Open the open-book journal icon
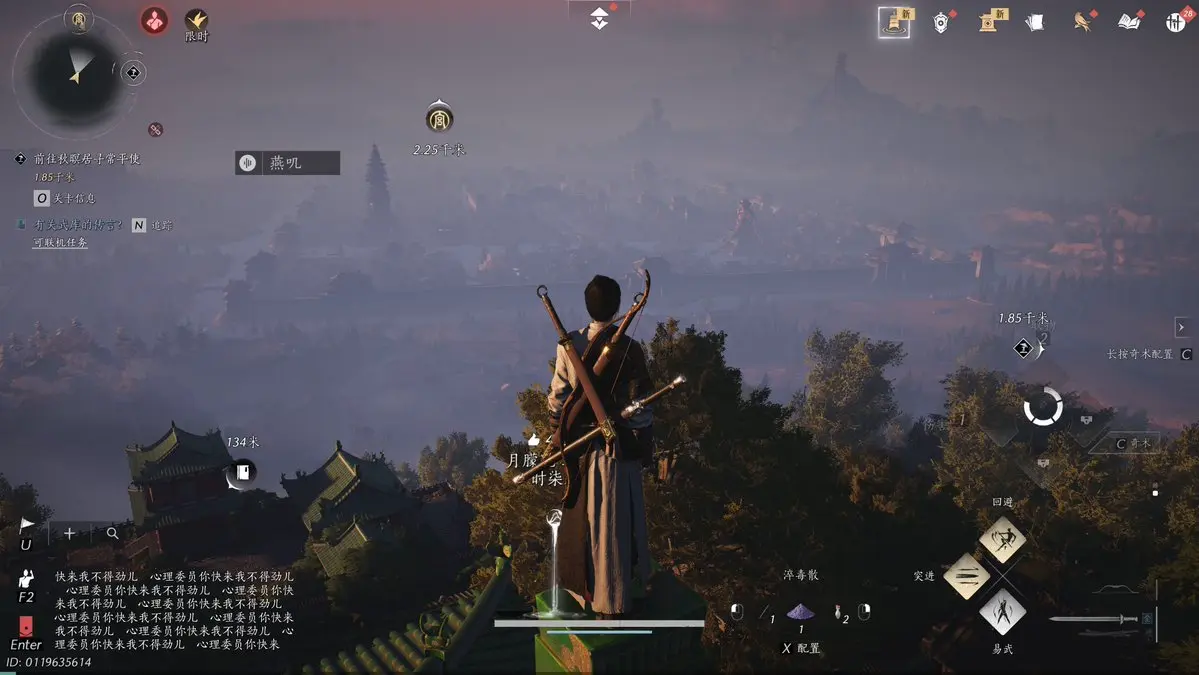Viewport: 1199px width, 675px height. (x=1129, y=22)
